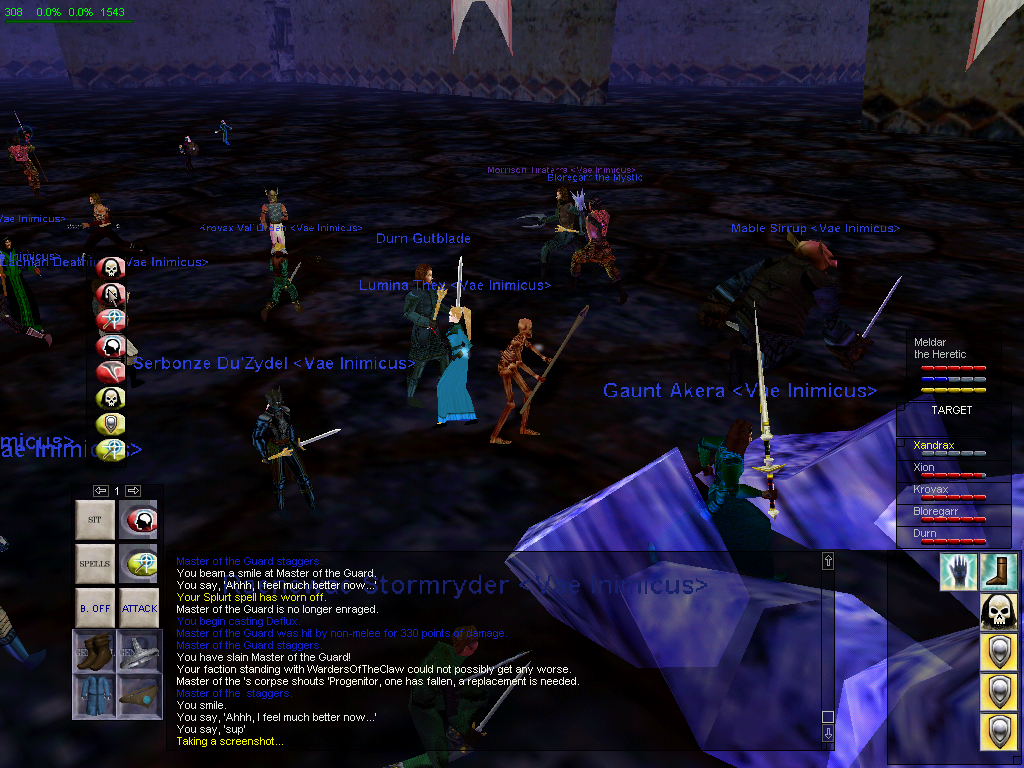Click the boot buff icon
The height and width of the screenshot is (768, 1024).
click(998, 571)
